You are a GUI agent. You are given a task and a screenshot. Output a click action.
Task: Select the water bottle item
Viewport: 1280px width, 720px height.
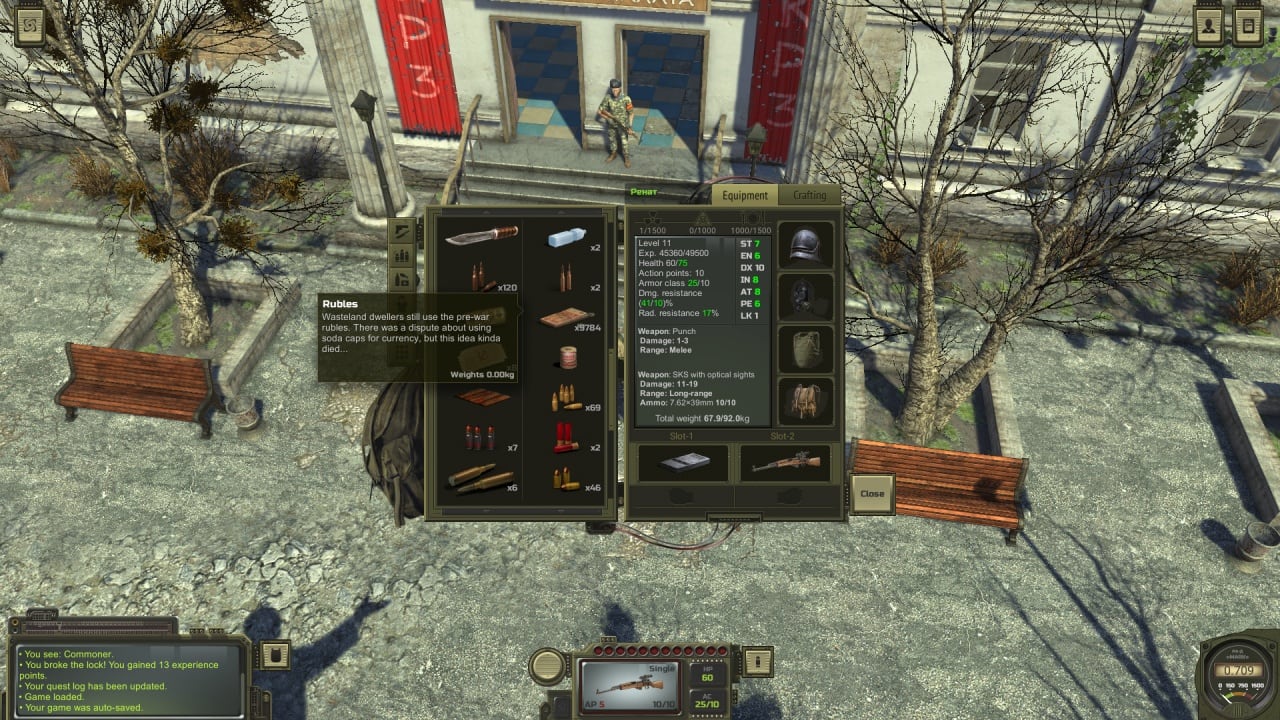click(x=566, y=238)
